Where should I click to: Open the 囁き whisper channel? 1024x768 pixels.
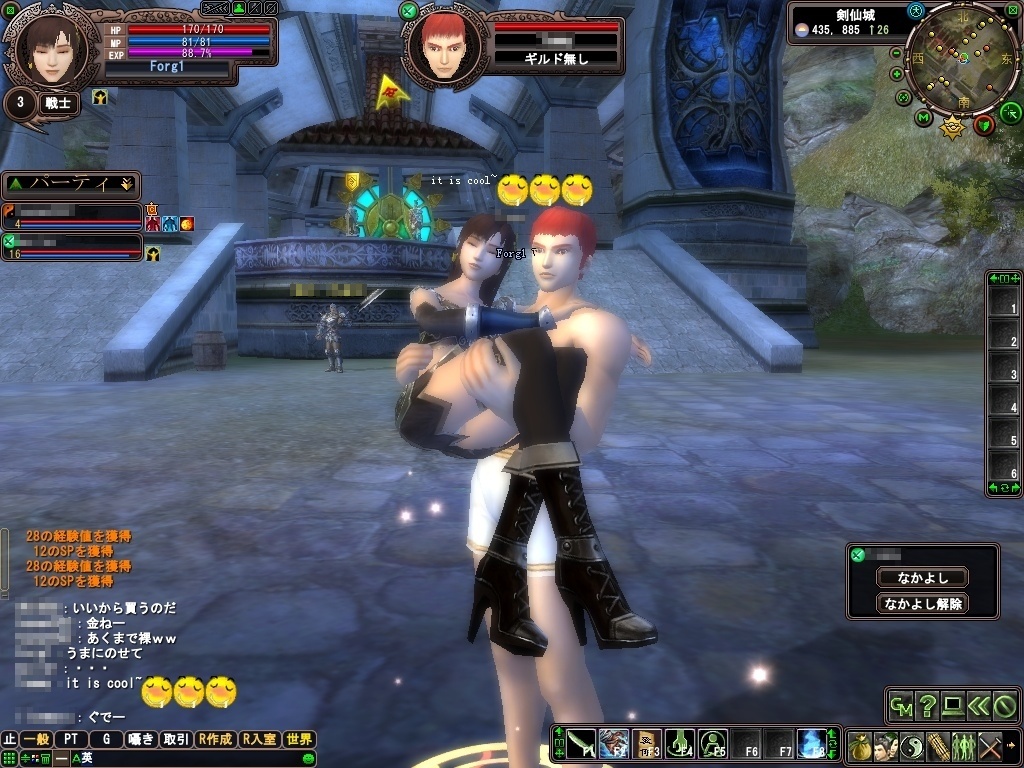[x=141, y=739]
